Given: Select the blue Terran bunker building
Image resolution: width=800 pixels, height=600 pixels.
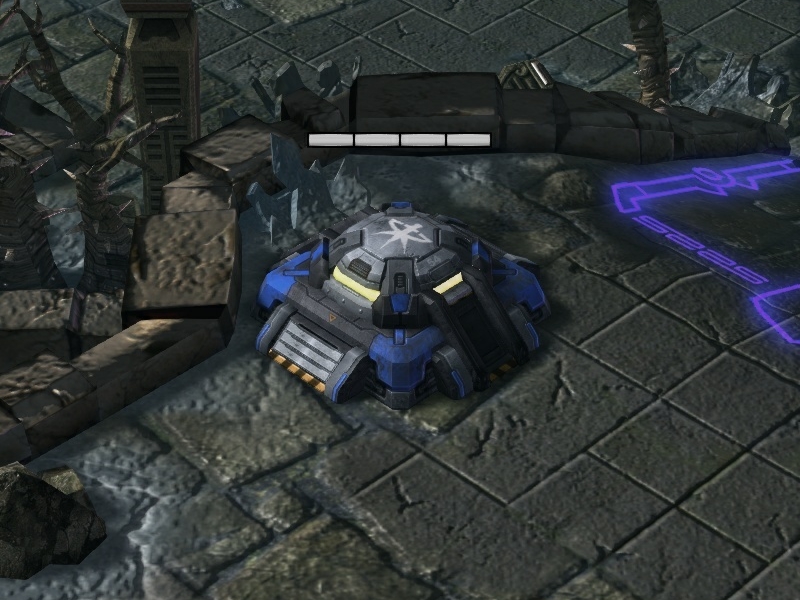Looking at the screenshot, I should tap(398, 298).
